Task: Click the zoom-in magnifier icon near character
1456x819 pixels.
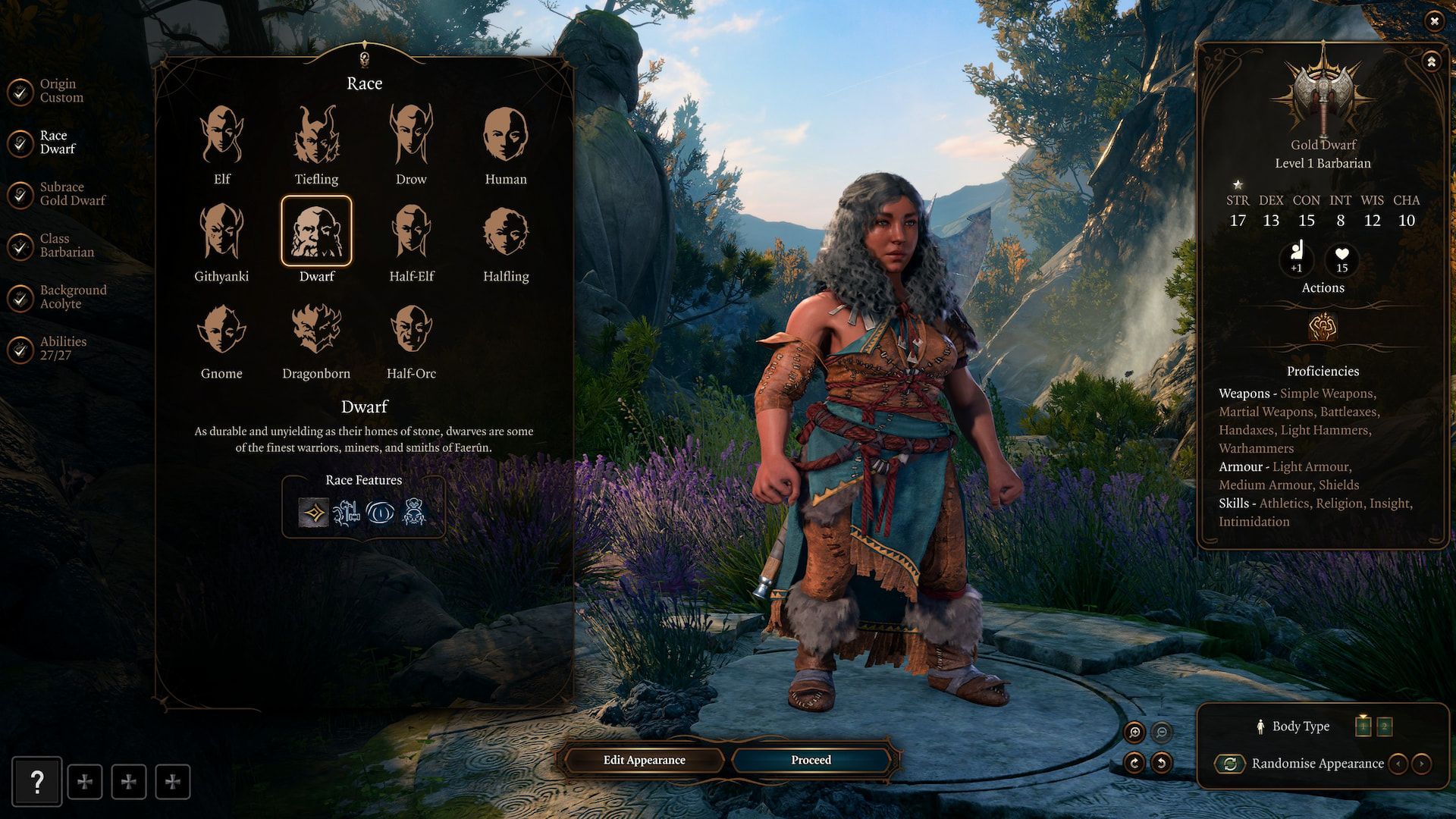Action: pos(1134,730)
